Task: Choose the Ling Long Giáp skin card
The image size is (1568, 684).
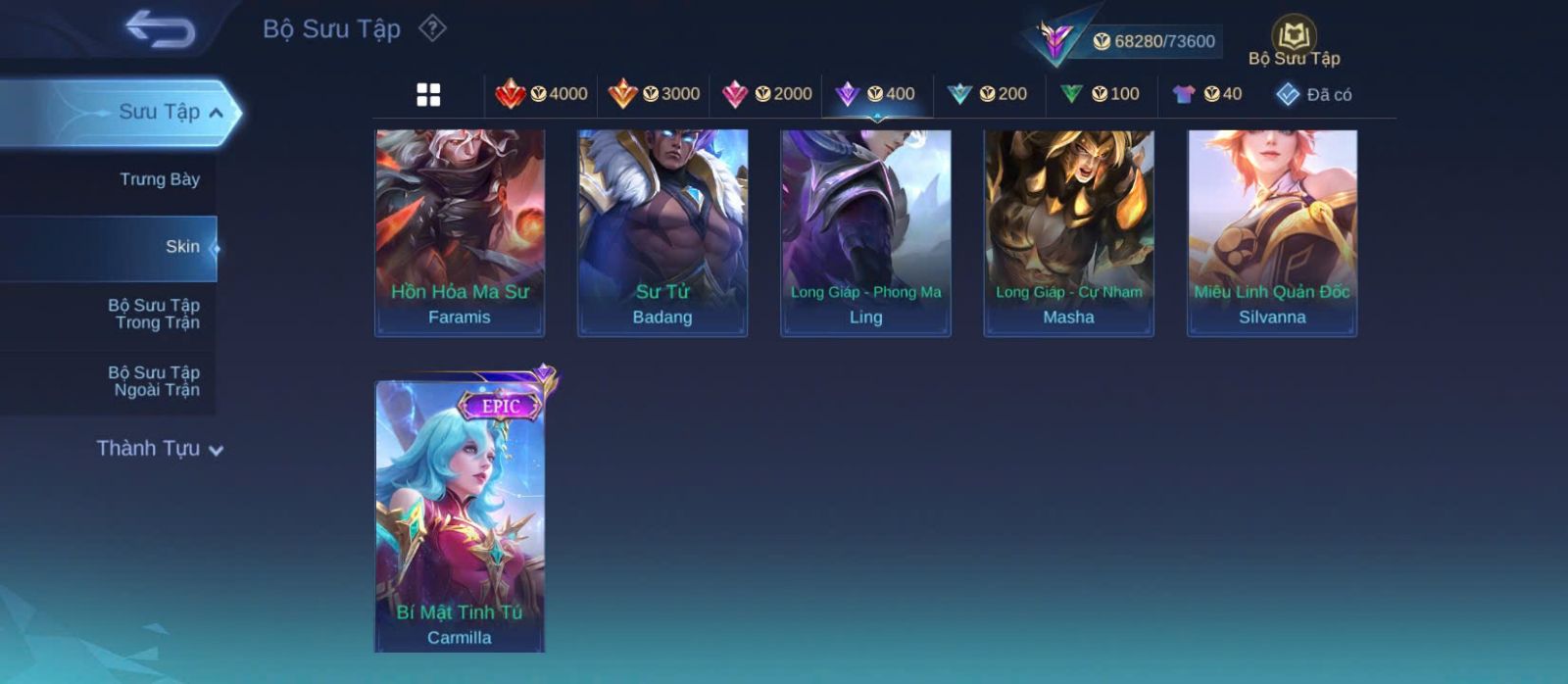Action: [x=865, y=232]
